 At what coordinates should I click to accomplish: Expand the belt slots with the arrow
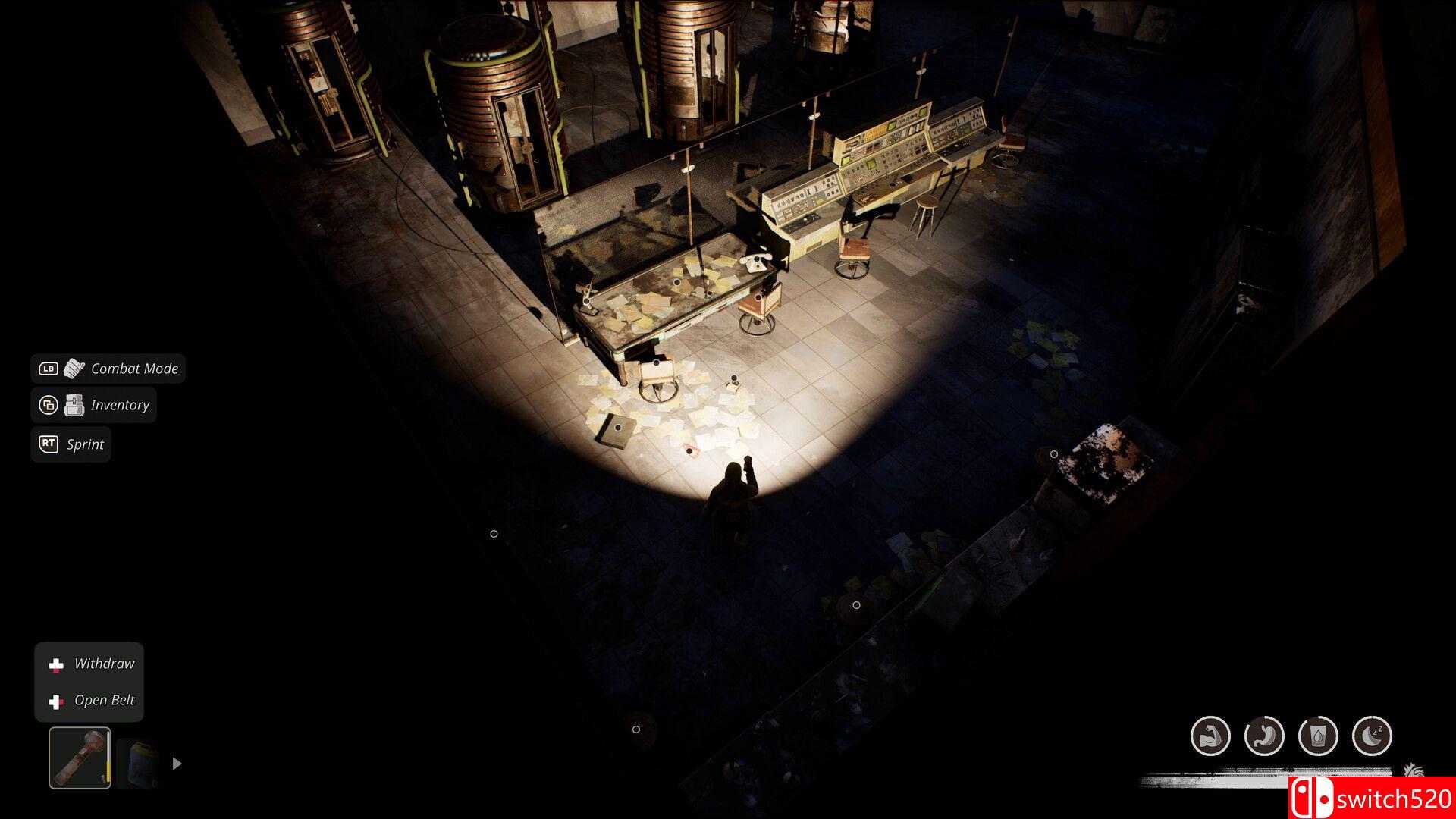tap(177, 764)
